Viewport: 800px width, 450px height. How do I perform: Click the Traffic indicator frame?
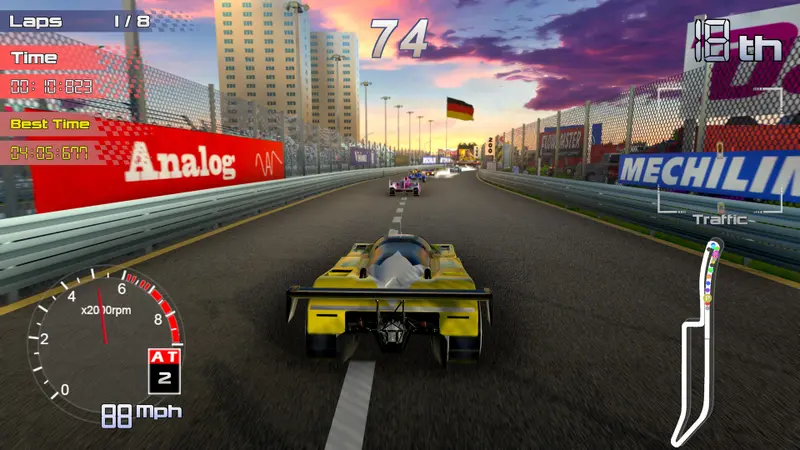pyautogui.click(x=719, y=152)
